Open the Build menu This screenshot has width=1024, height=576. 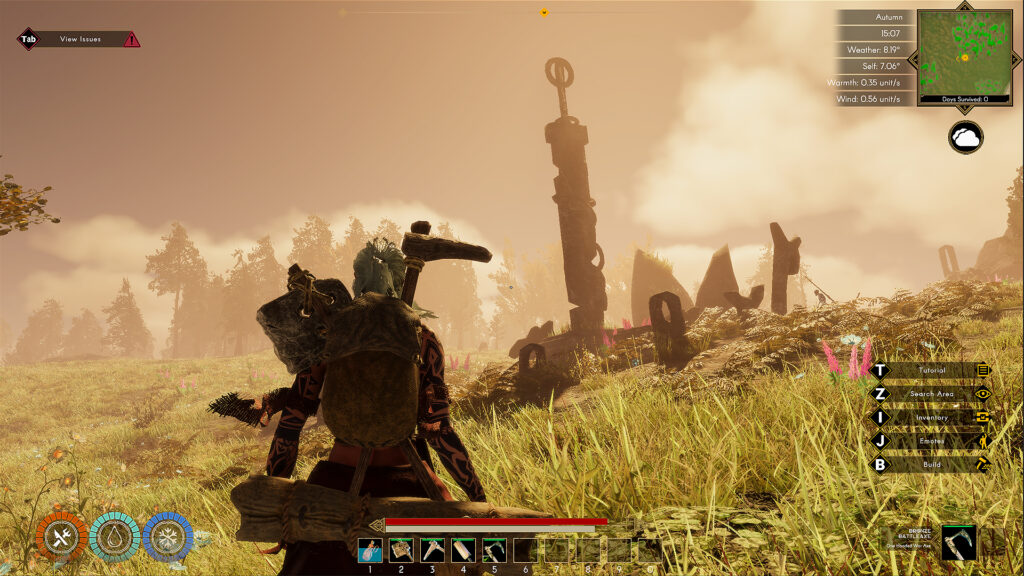click(931, 464)
